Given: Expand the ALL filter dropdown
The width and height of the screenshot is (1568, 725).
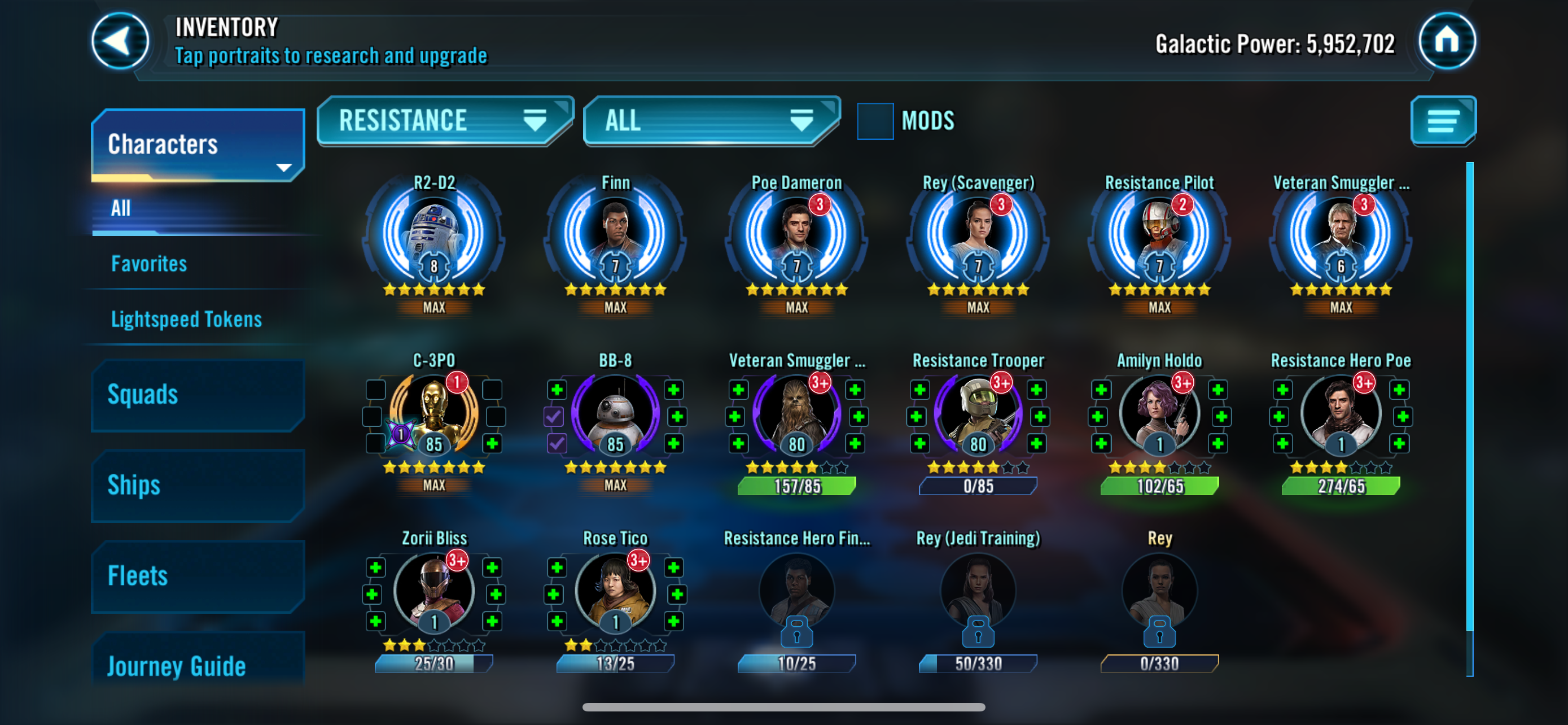Looking at the screenshot, I should 711,120.
